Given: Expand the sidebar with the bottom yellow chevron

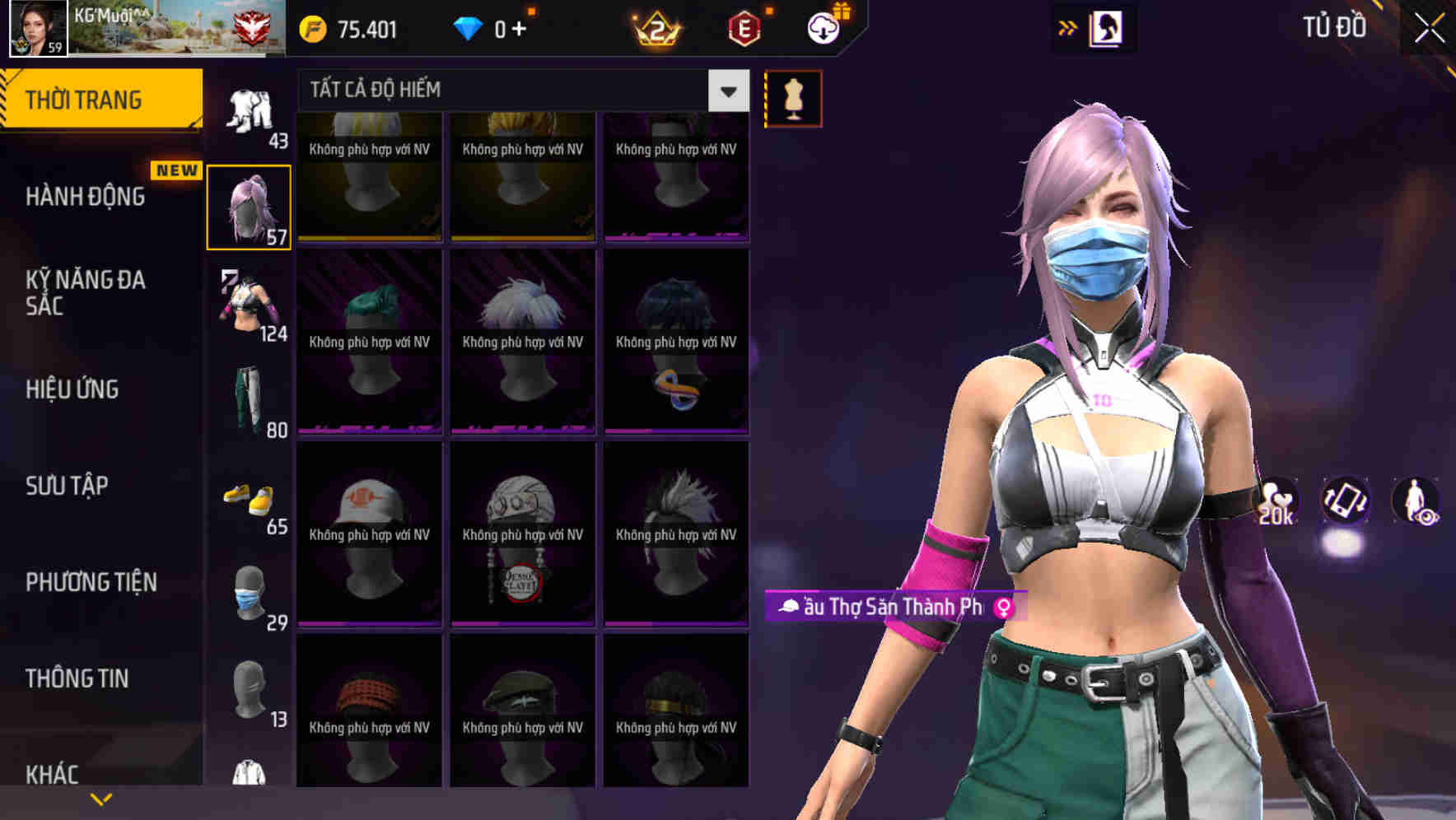Looking at the screenshot, I should pos(101,797).
